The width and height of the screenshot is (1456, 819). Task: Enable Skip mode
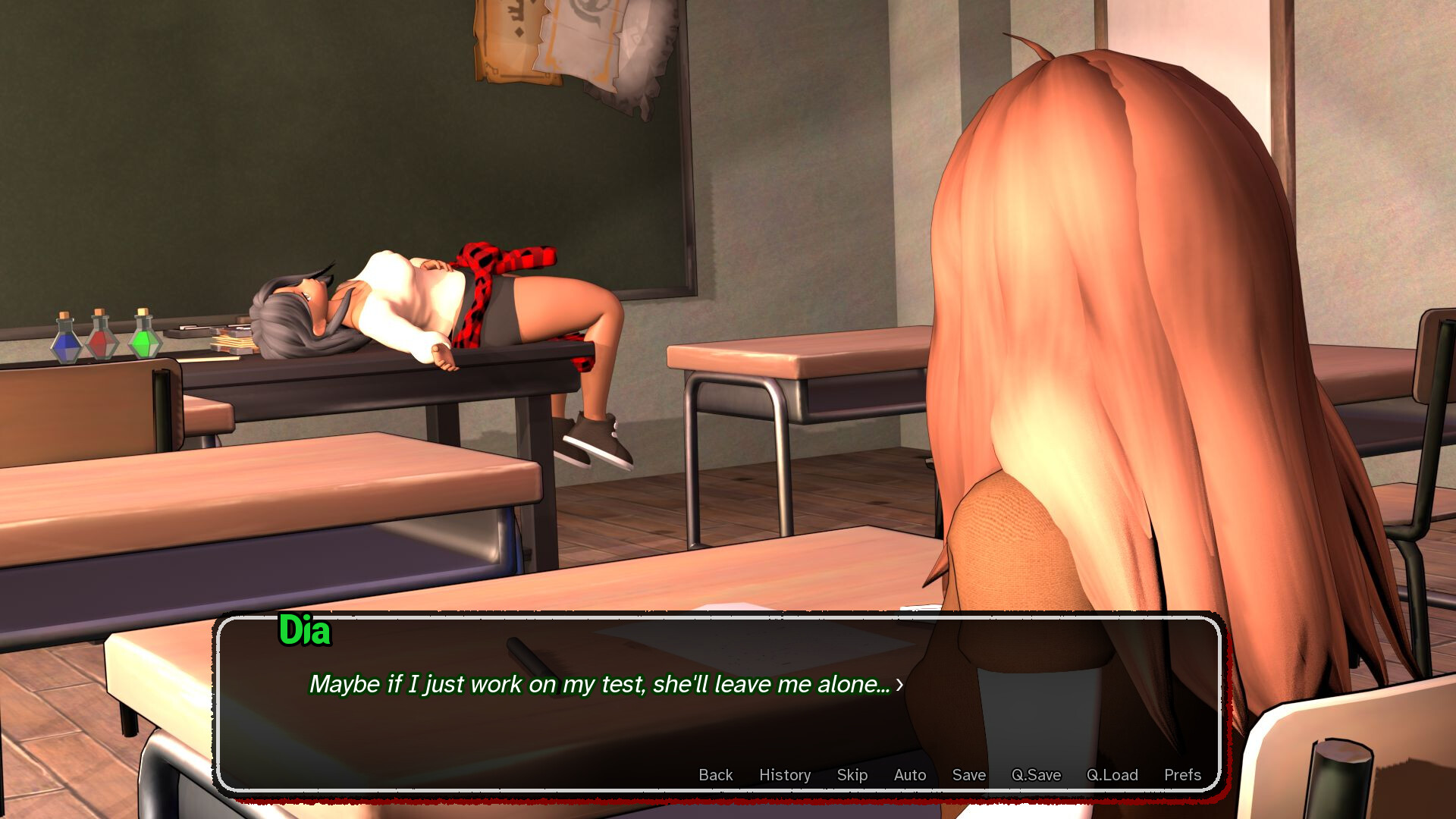853,775
